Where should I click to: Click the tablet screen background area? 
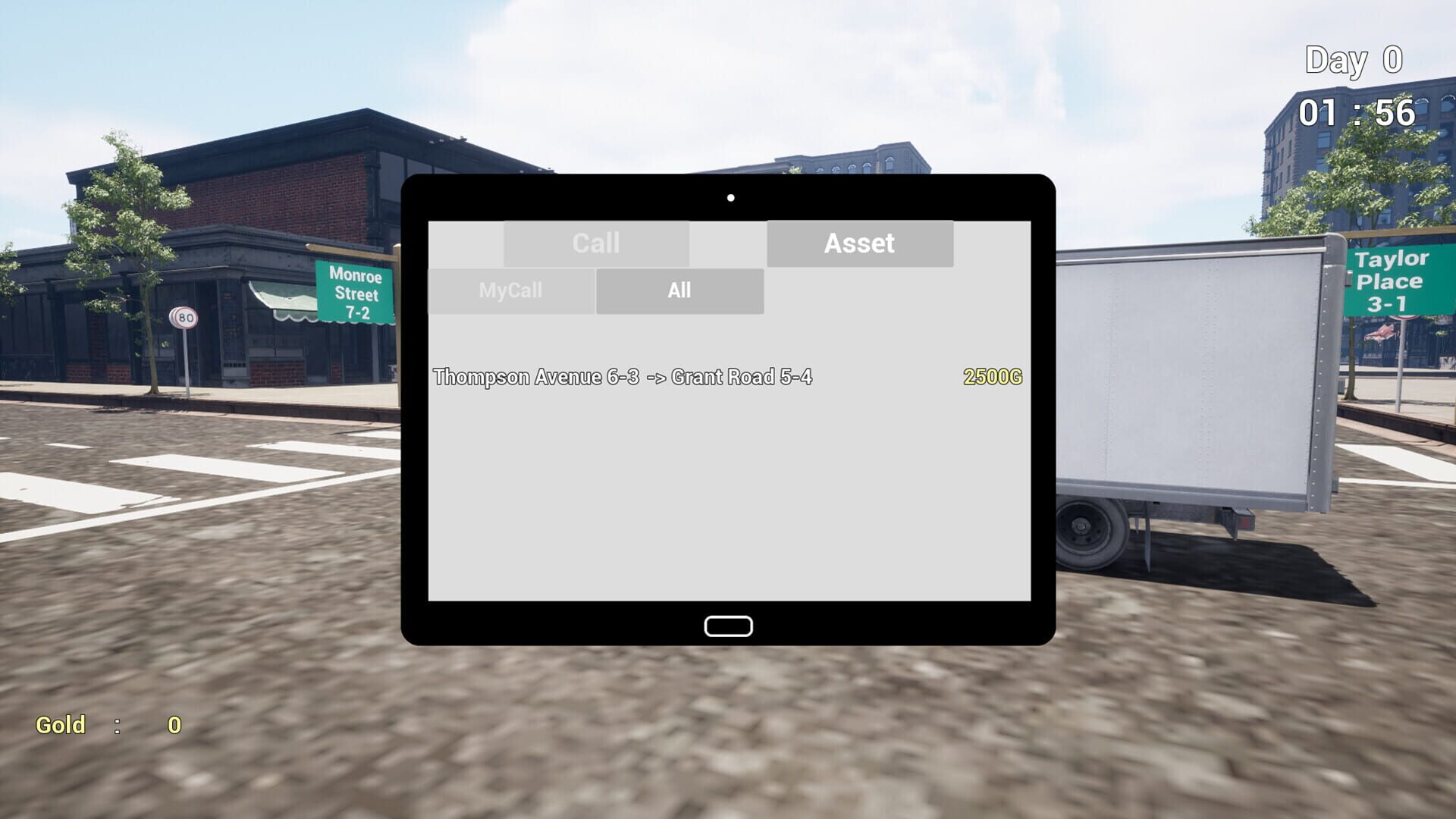(728, 493)
